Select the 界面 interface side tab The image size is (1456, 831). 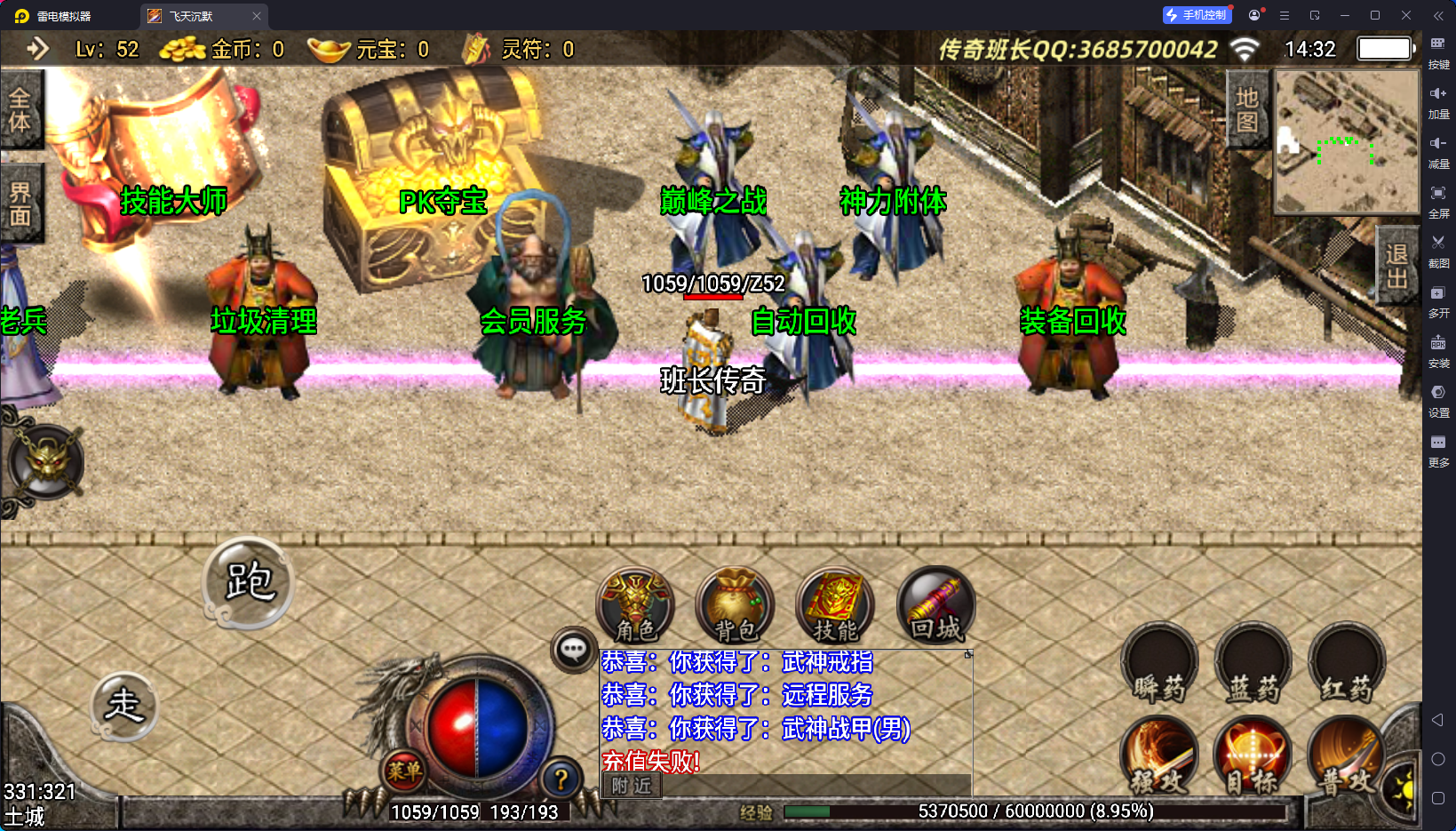coord(20,204)
